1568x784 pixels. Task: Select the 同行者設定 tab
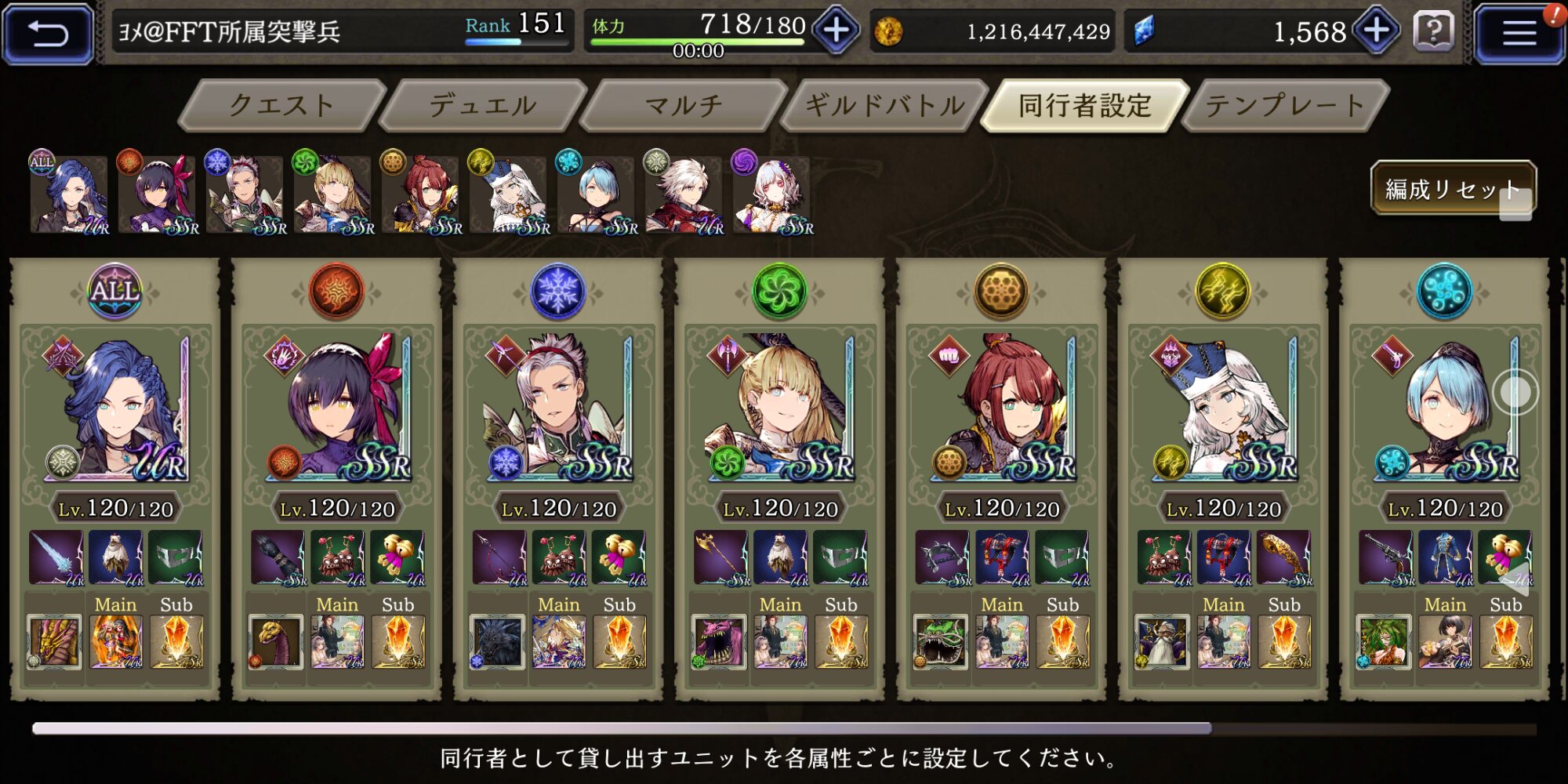pyautogui.click(x=1085, y=105)
